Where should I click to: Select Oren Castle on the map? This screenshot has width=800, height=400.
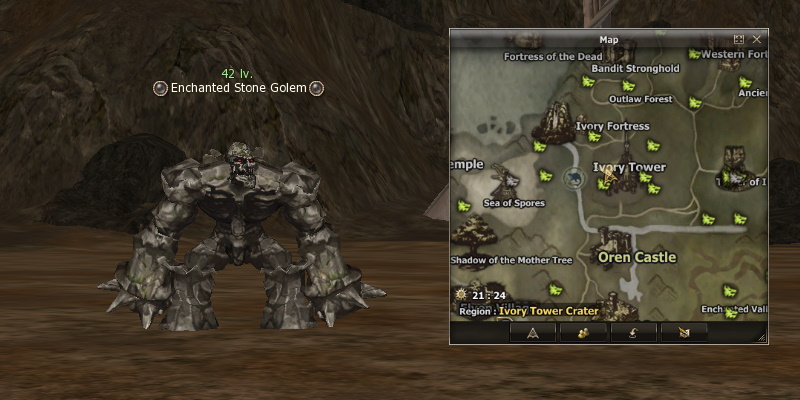point(636,256)
